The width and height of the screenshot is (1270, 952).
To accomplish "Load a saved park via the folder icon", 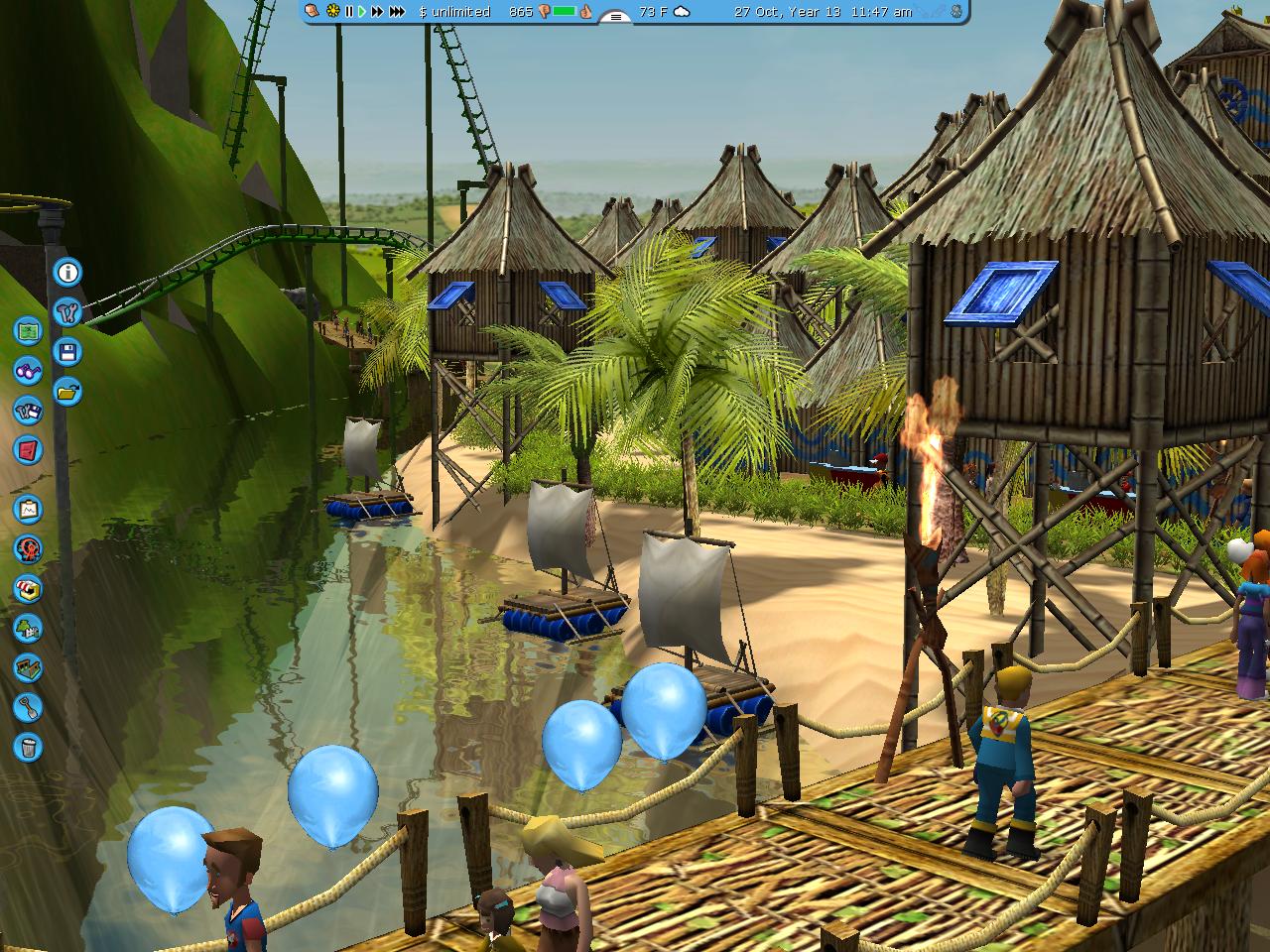I will click(67, 392).
